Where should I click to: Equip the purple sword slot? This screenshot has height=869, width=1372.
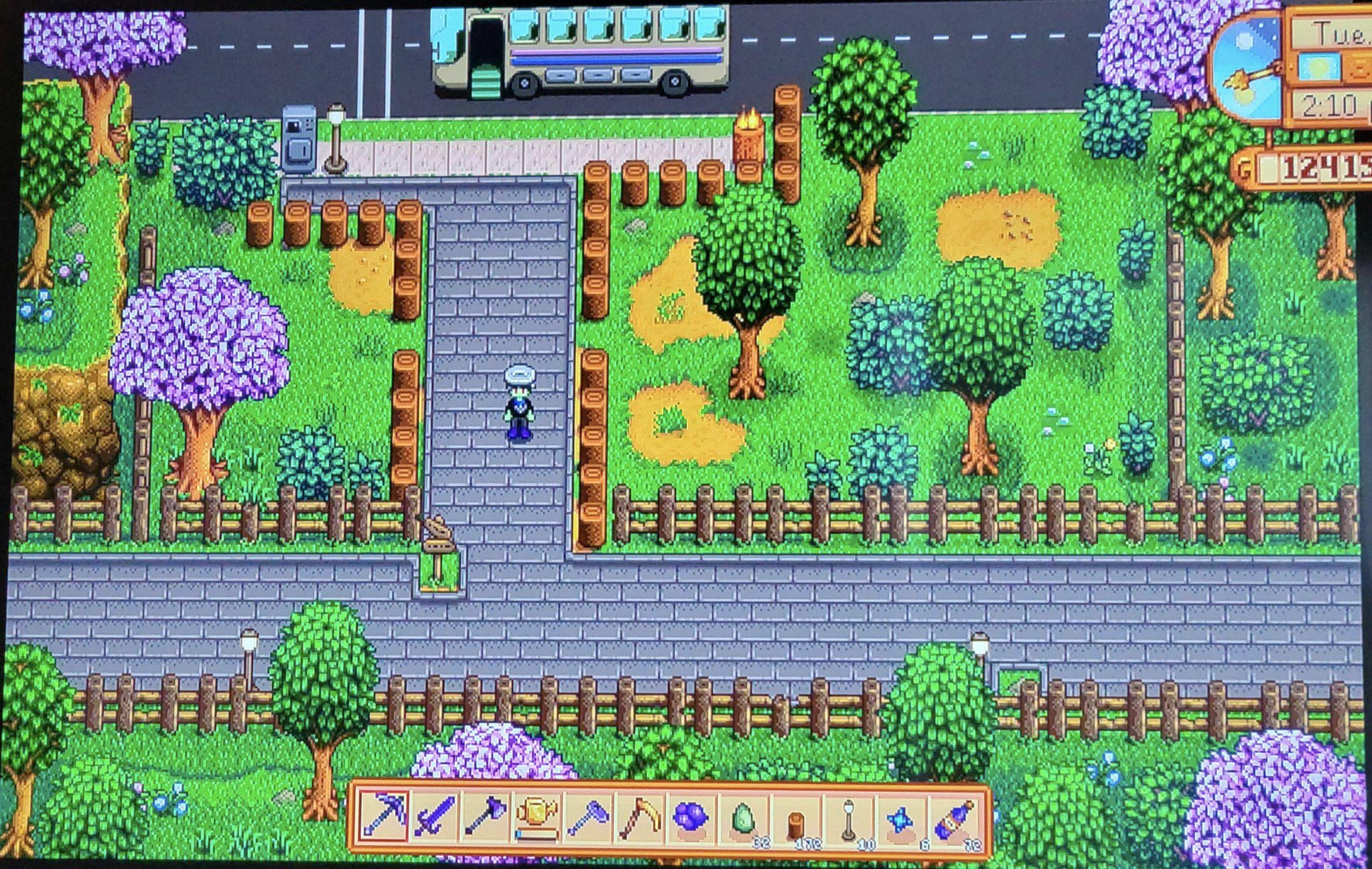coord(435,817)
